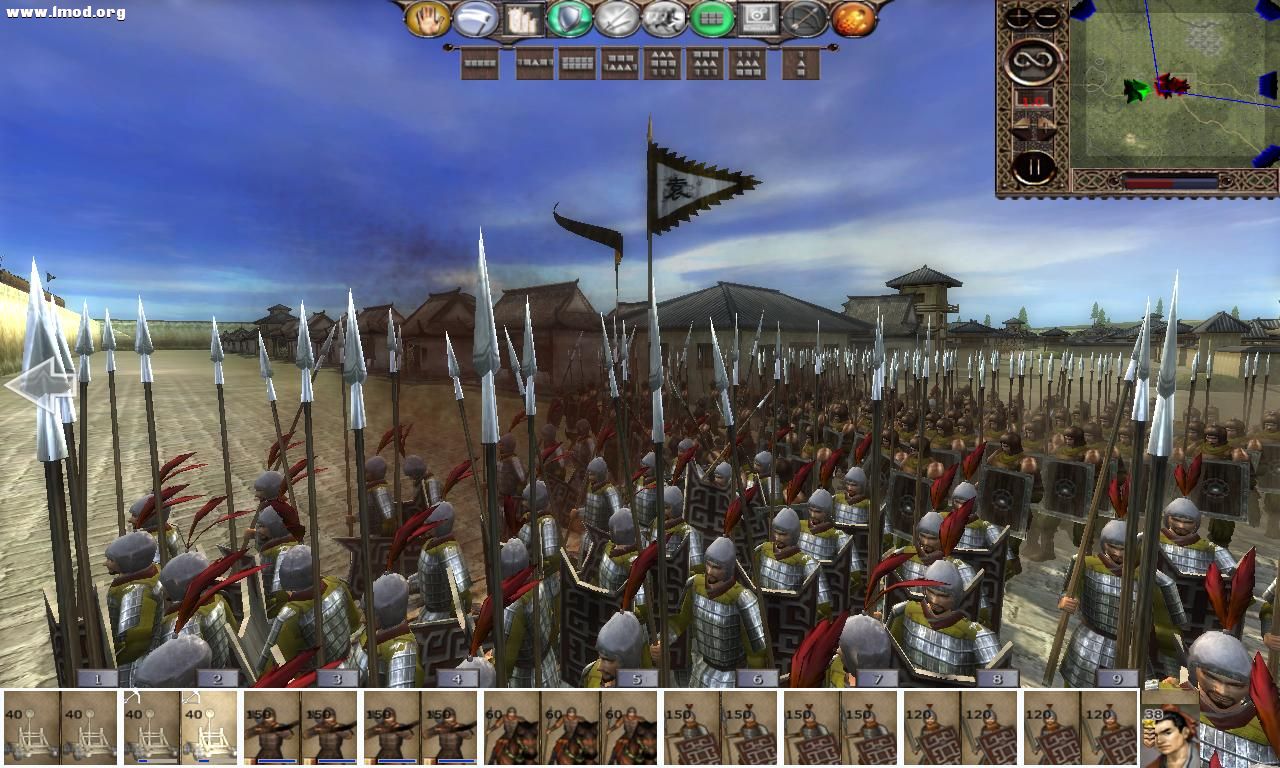Click the camera icon in the battle toolbar
1280x768 pixels.
click(x=760, y=20)
